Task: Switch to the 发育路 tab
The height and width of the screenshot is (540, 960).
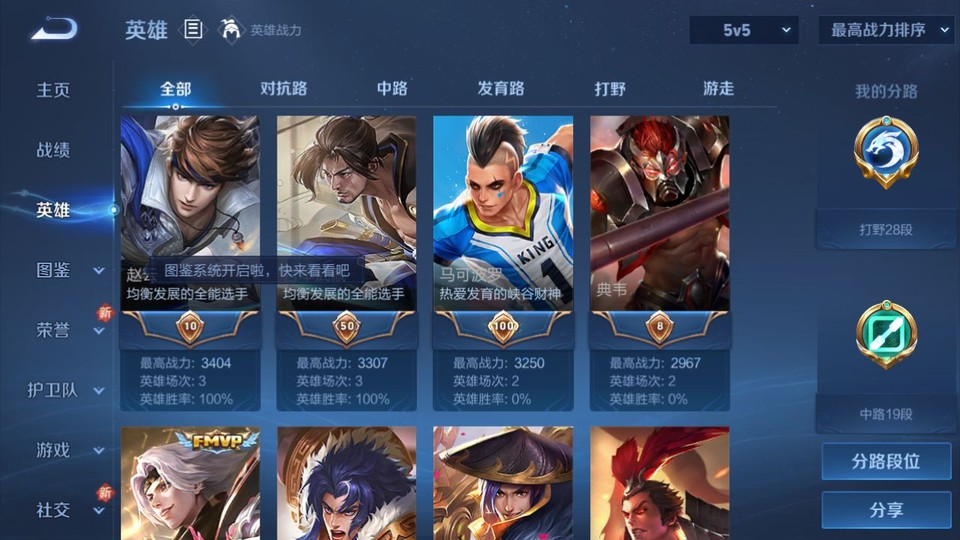Action: [x=501, y=89]
